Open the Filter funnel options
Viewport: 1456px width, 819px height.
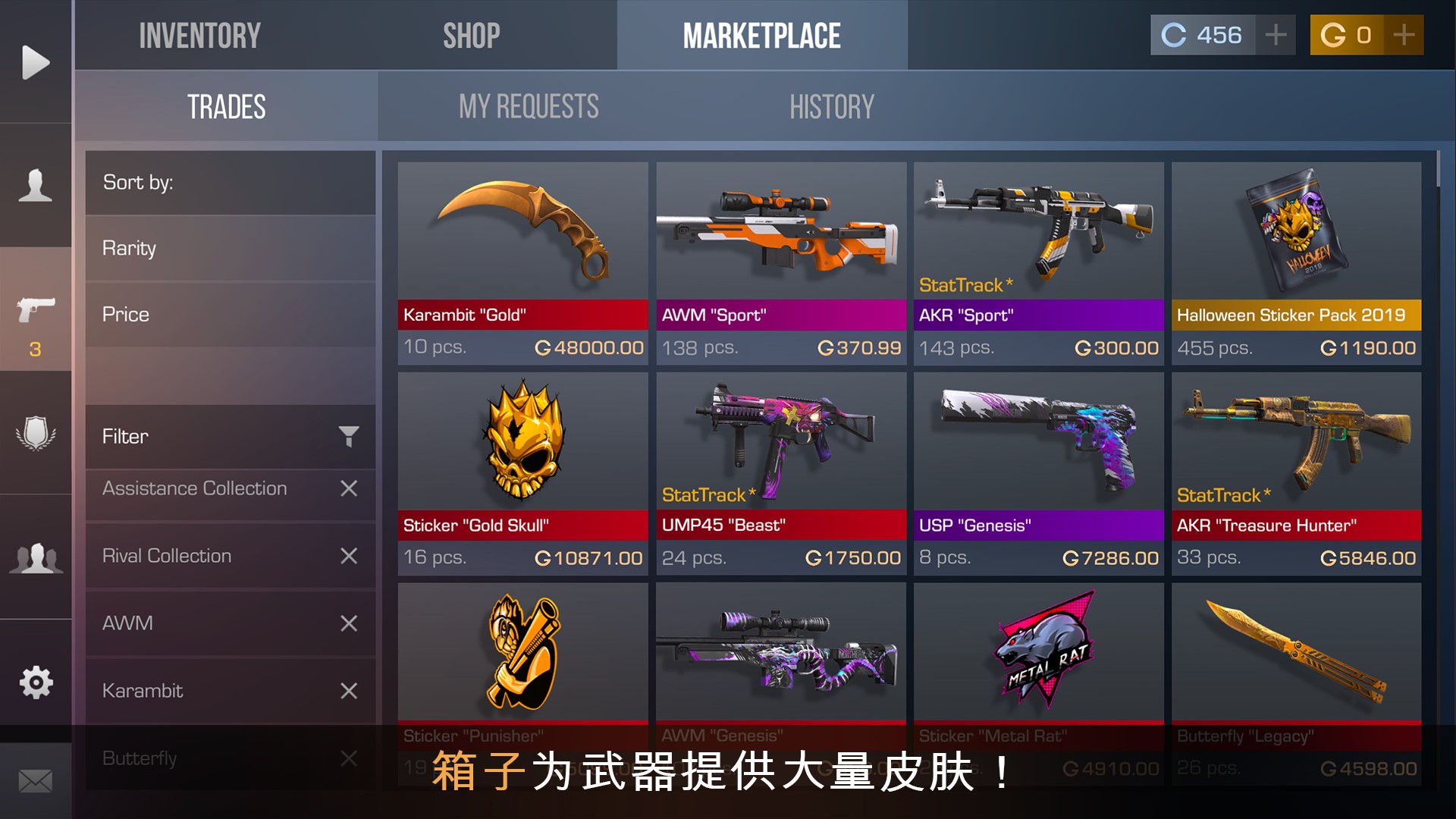tap(348, 436)
